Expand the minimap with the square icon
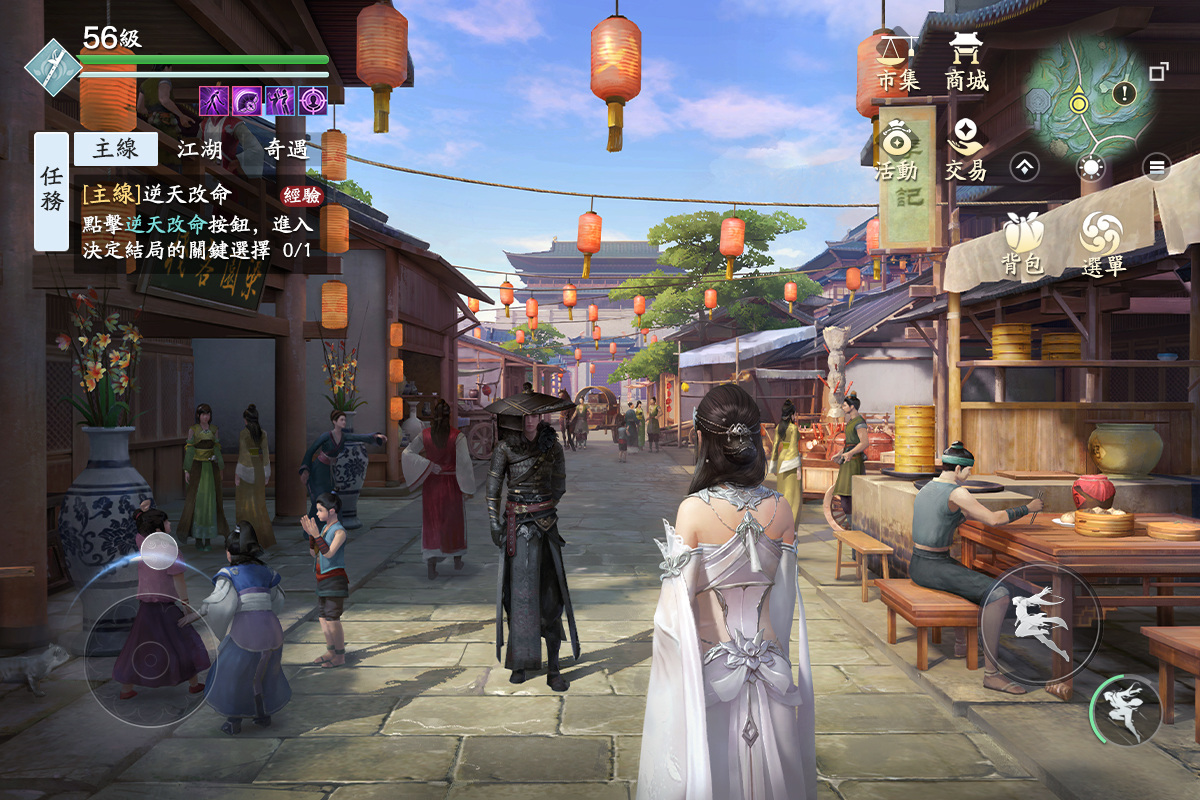1200x800 pixels. [x=1159, y=72]
